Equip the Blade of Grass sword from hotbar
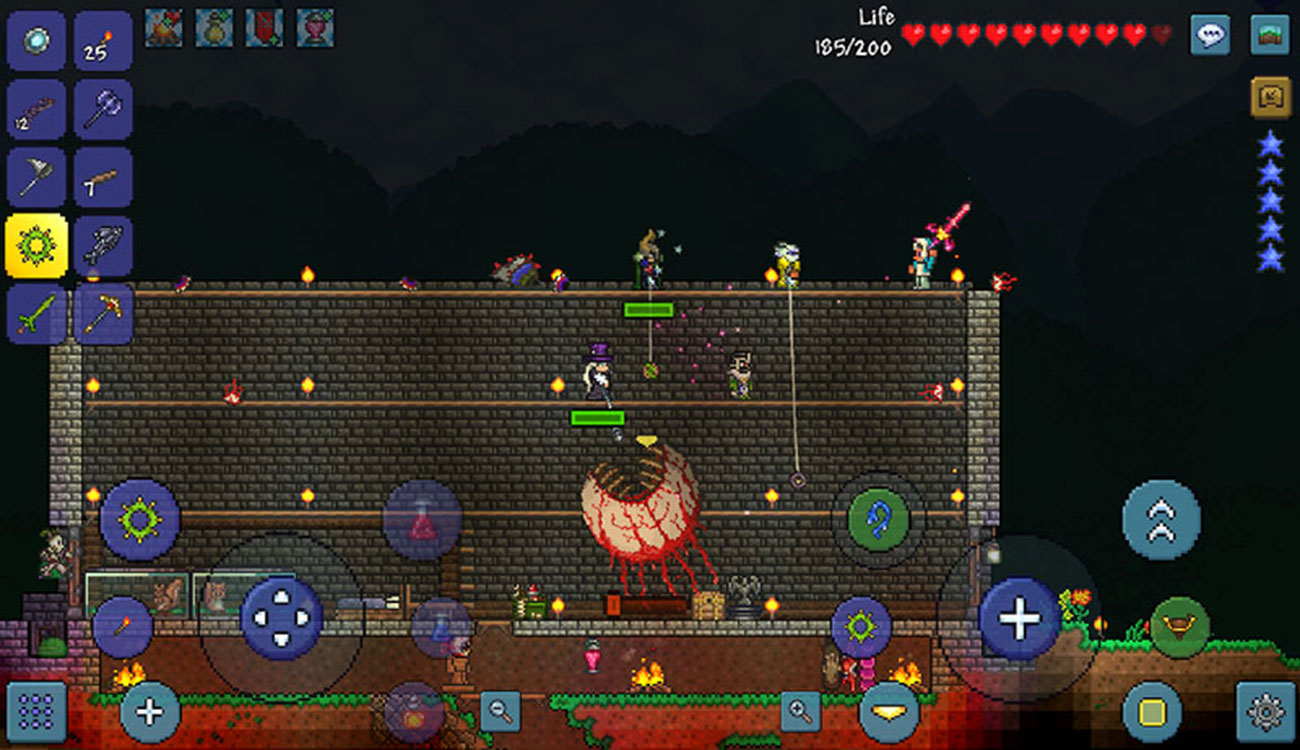Image resolution: width=1300 pixels, height=750 pixels. (37, 313)
